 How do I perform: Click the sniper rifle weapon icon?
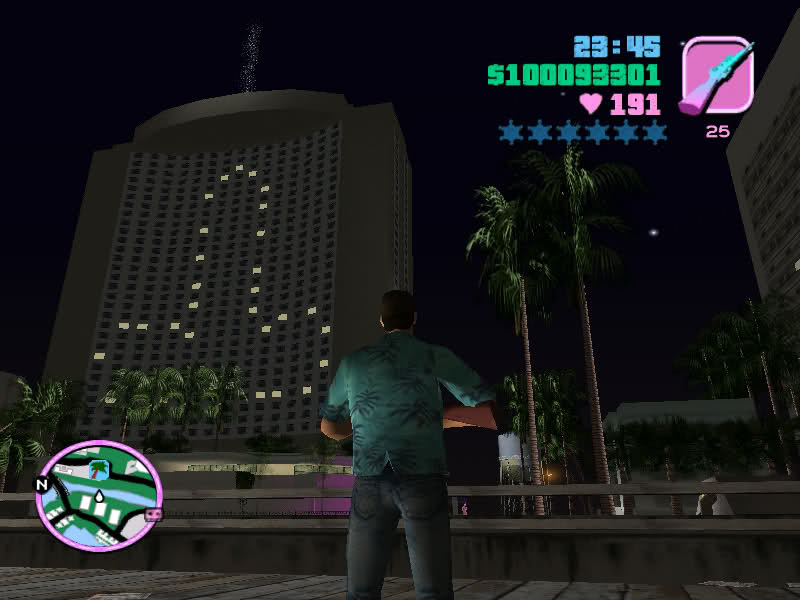[716, 76]
